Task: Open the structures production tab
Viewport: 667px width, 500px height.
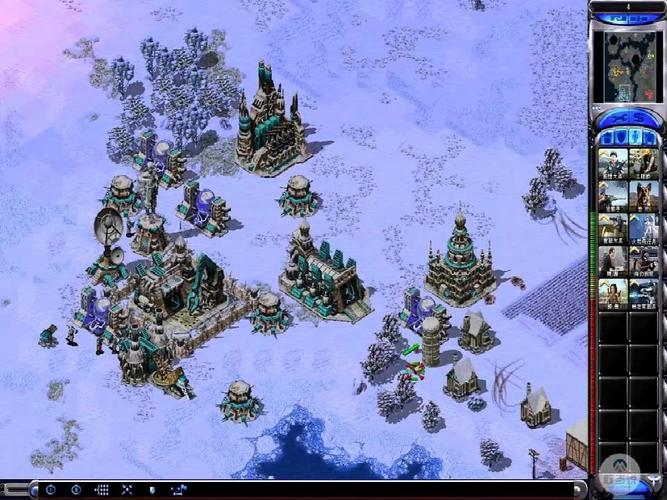Action: pyautogui.click(x=609, y=136)
